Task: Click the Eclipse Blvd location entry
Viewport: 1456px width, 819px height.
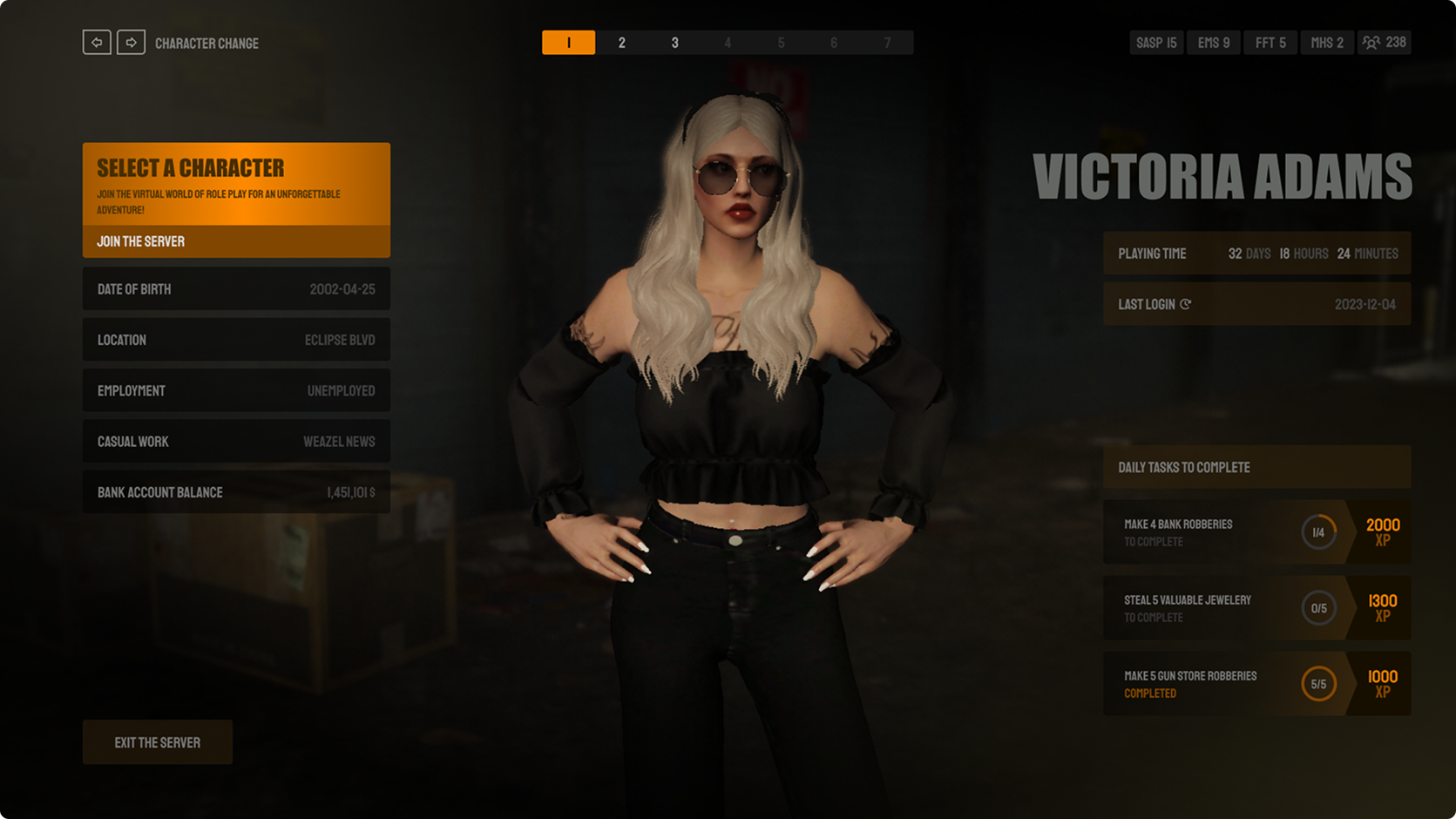Action: point(236,340)
